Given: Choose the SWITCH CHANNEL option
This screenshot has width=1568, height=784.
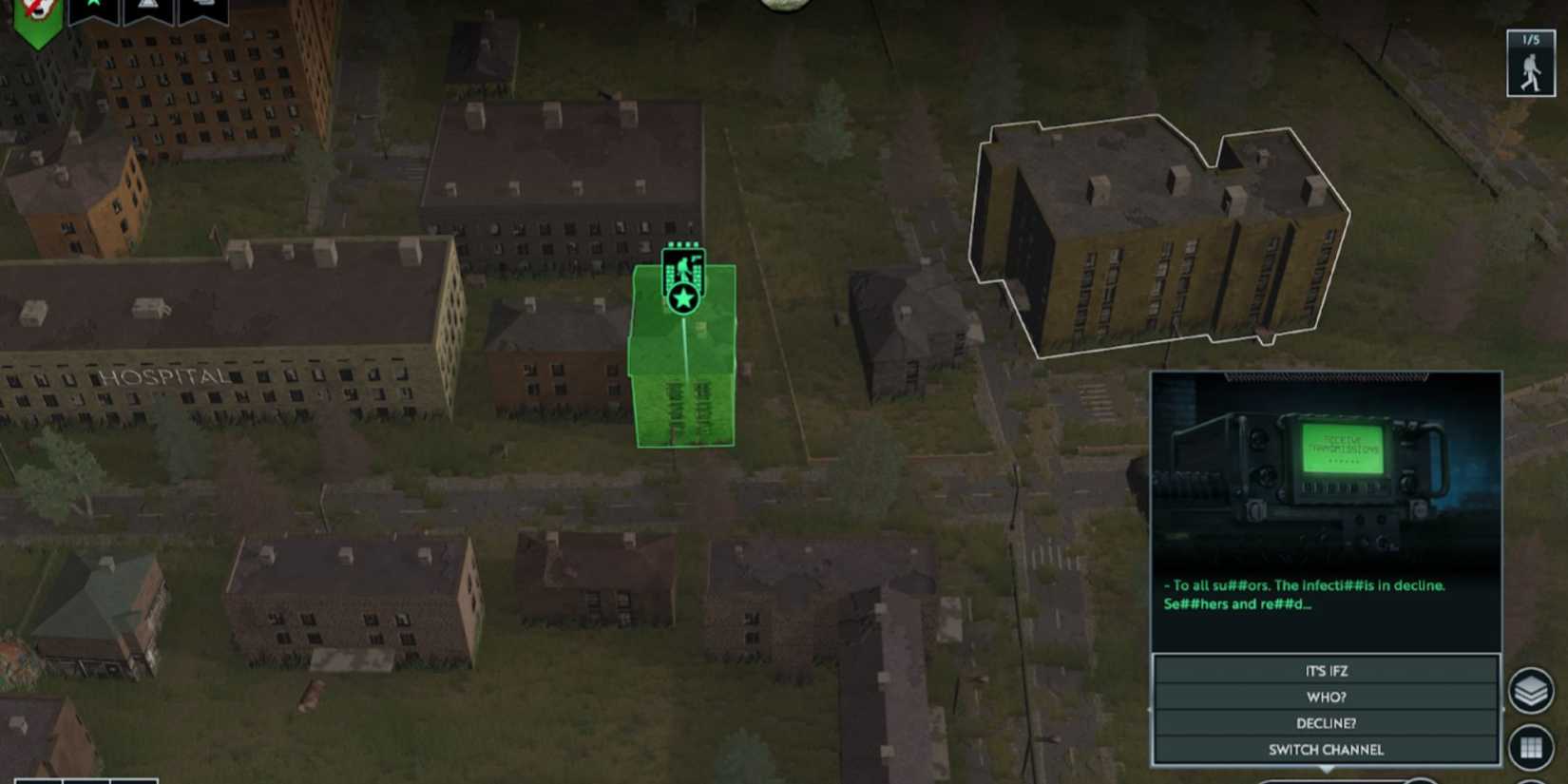Looking at the screenshot, I should [1324, 750].
